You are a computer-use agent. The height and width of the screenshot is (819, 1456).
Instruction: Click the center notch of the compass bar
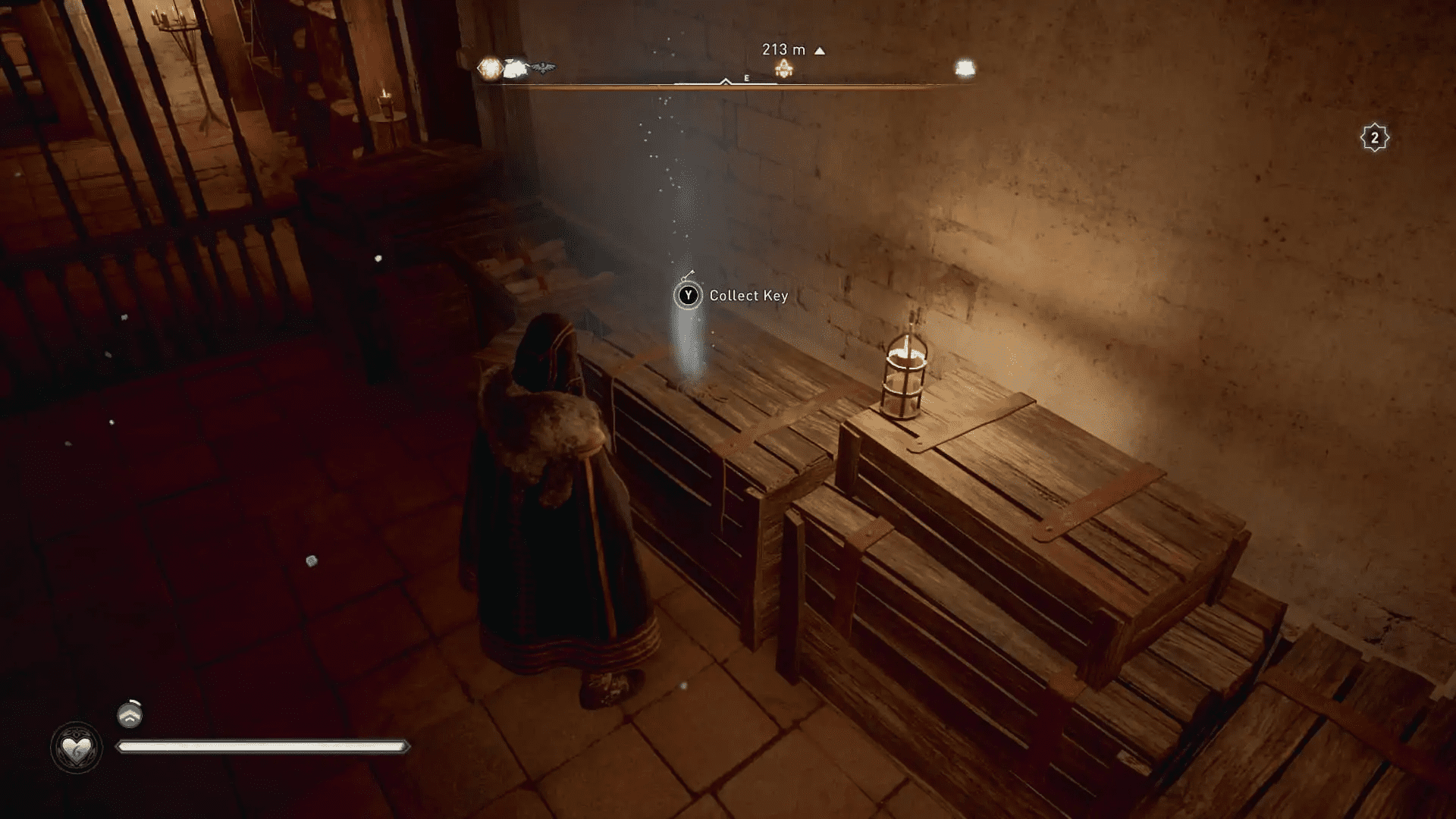[724, 81]
